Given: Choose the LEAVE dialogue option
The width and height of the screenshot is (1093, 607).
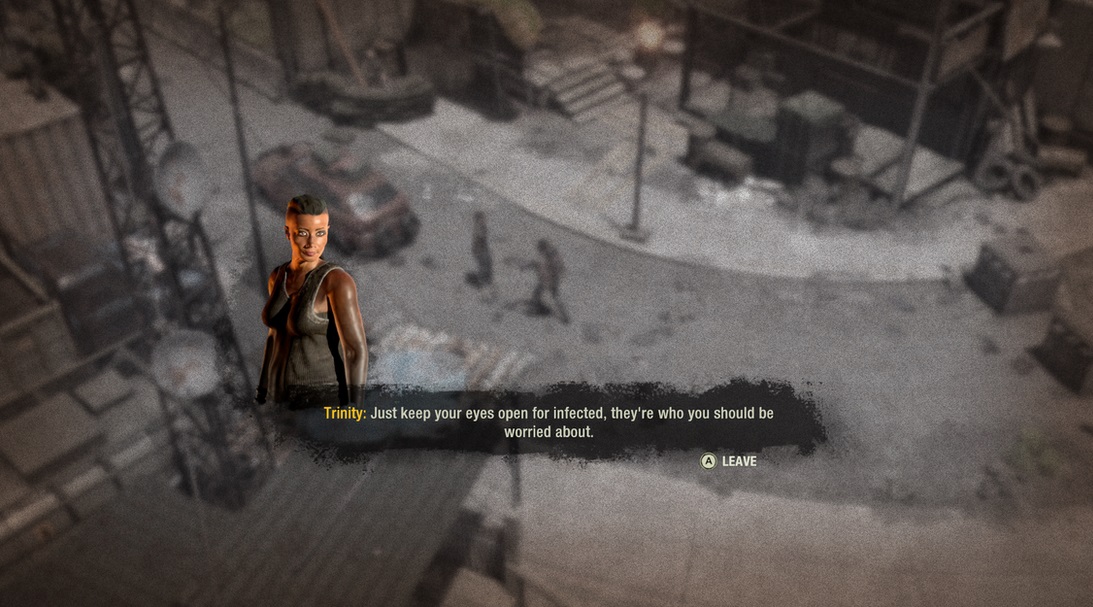Looking at the screenshot, I should tap(729, 461).
